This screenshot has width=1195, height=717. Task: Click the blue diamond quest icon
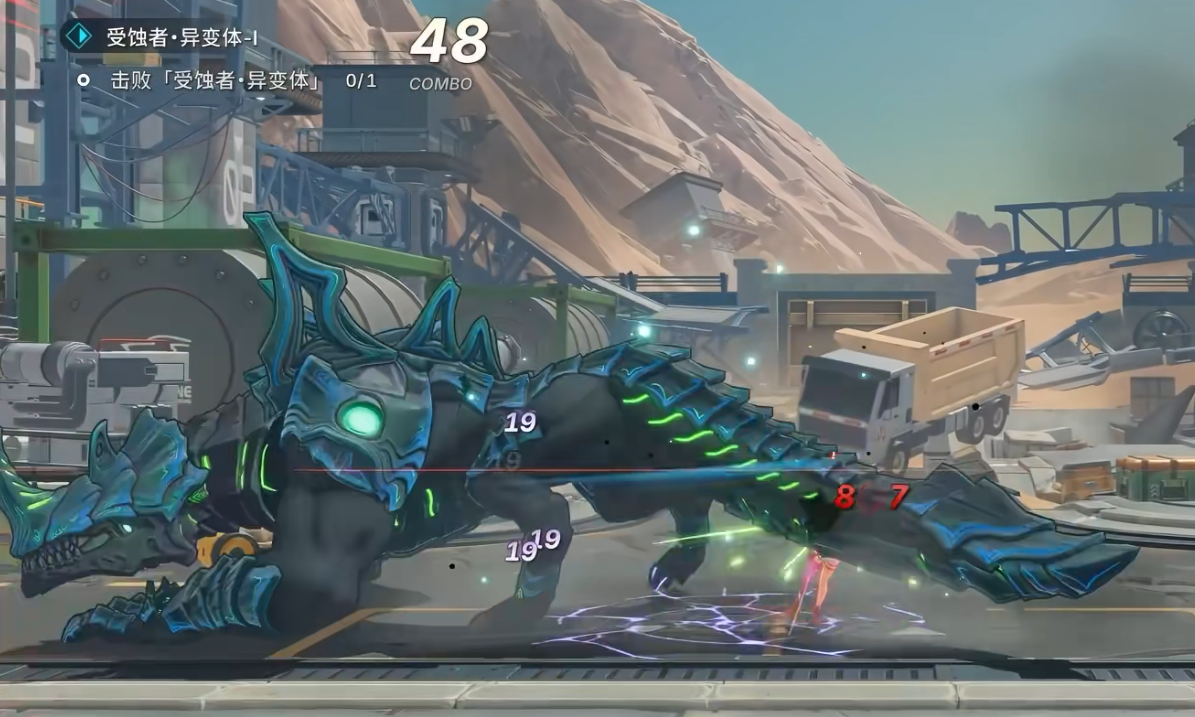pyautogui.click(x=77, y=37)
